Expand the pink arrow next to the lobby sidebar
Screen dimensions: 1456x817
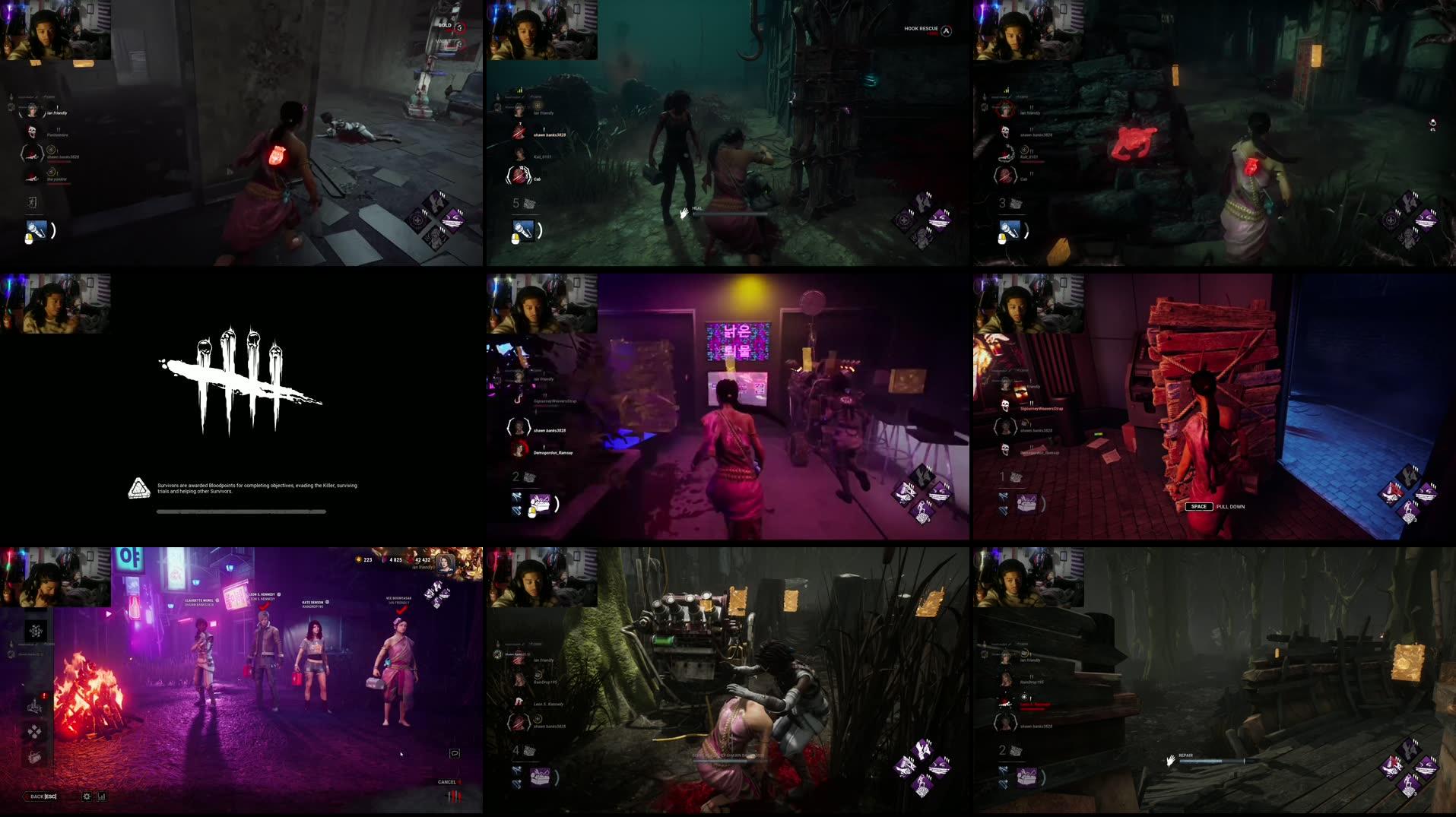click(109, 613)
